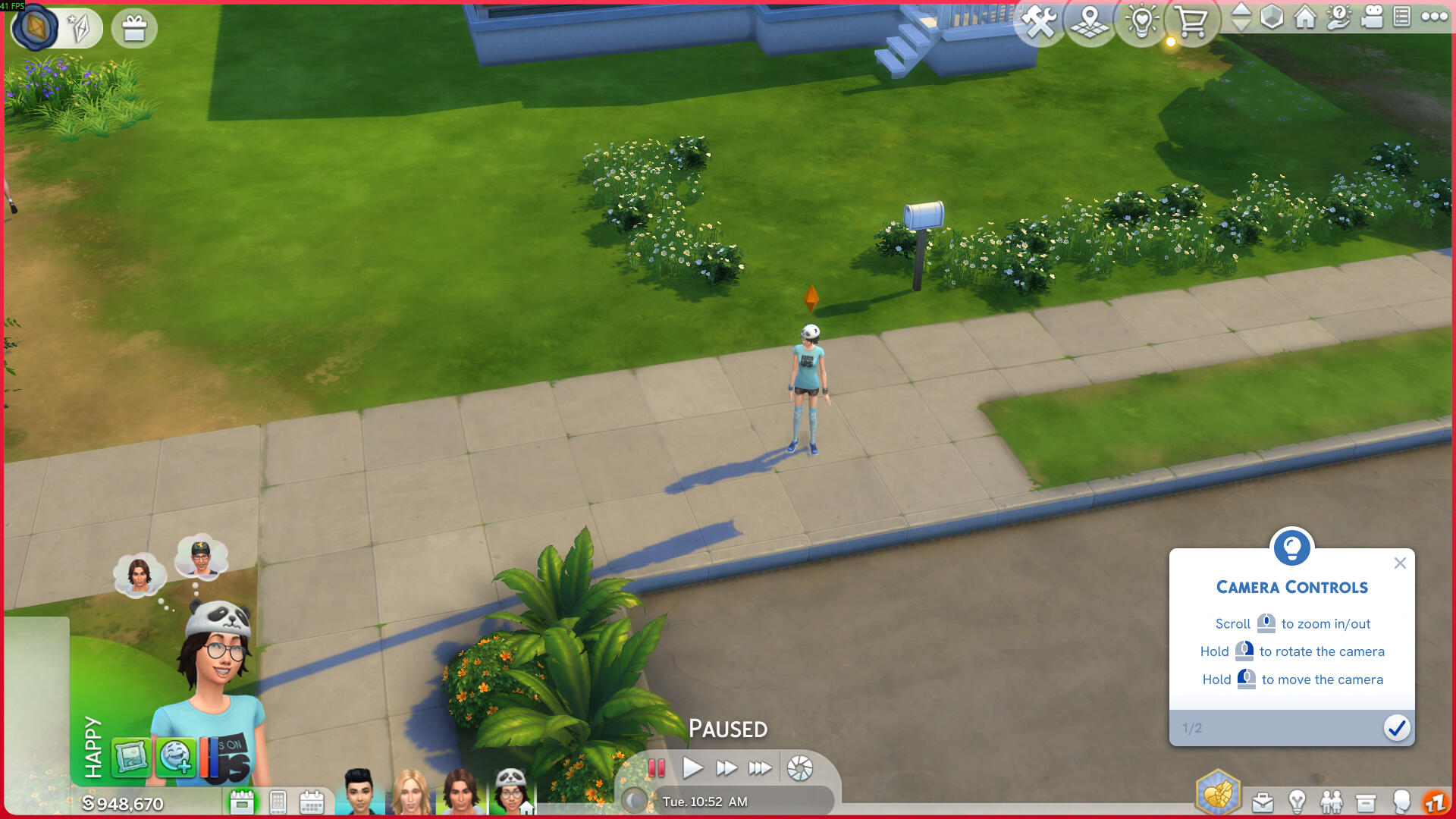The image size is (1456, 819).
Task: Select the blonde-haired household Sim portrait
Action: pos(410,793)
